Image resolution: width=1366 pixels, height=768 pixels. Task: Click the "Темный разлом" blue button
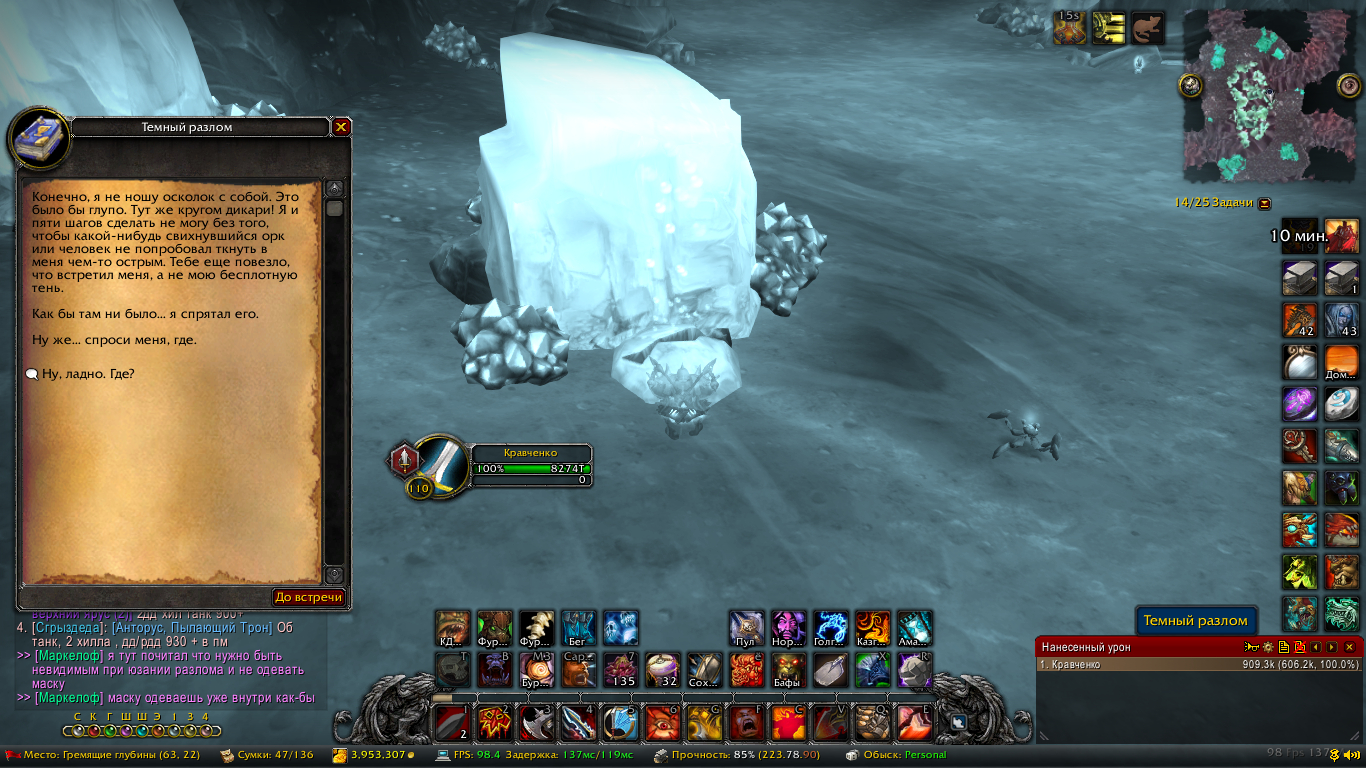coord(1195,621)
